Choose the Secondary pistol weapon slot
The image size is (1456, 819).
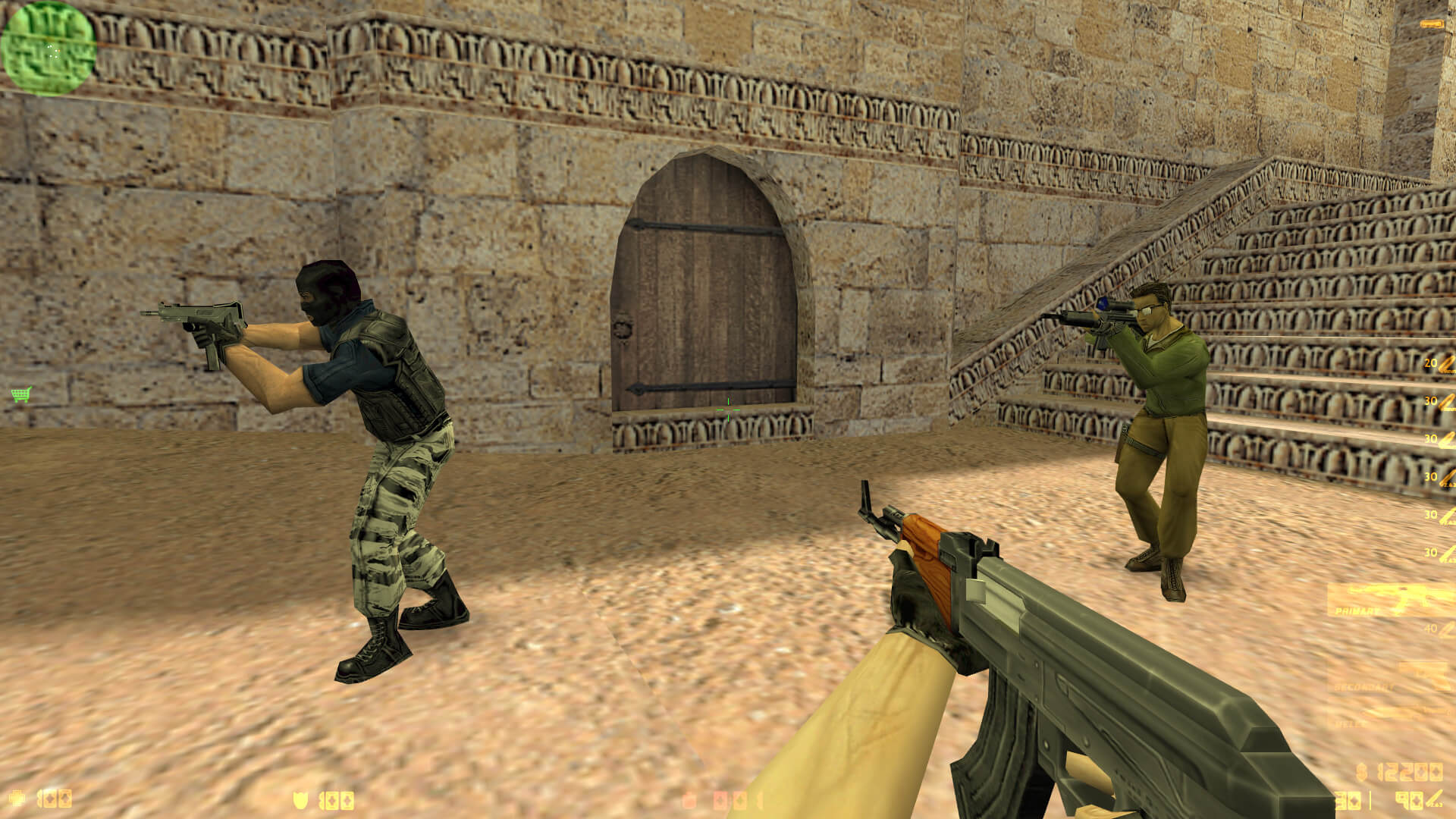pos(1394,676)
